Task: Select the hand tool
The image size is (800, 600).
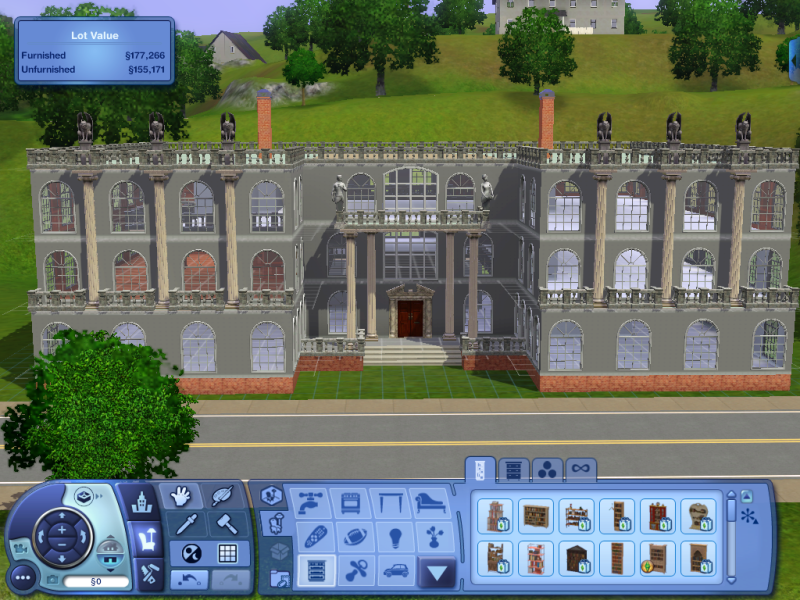Action: pos(181,496)
